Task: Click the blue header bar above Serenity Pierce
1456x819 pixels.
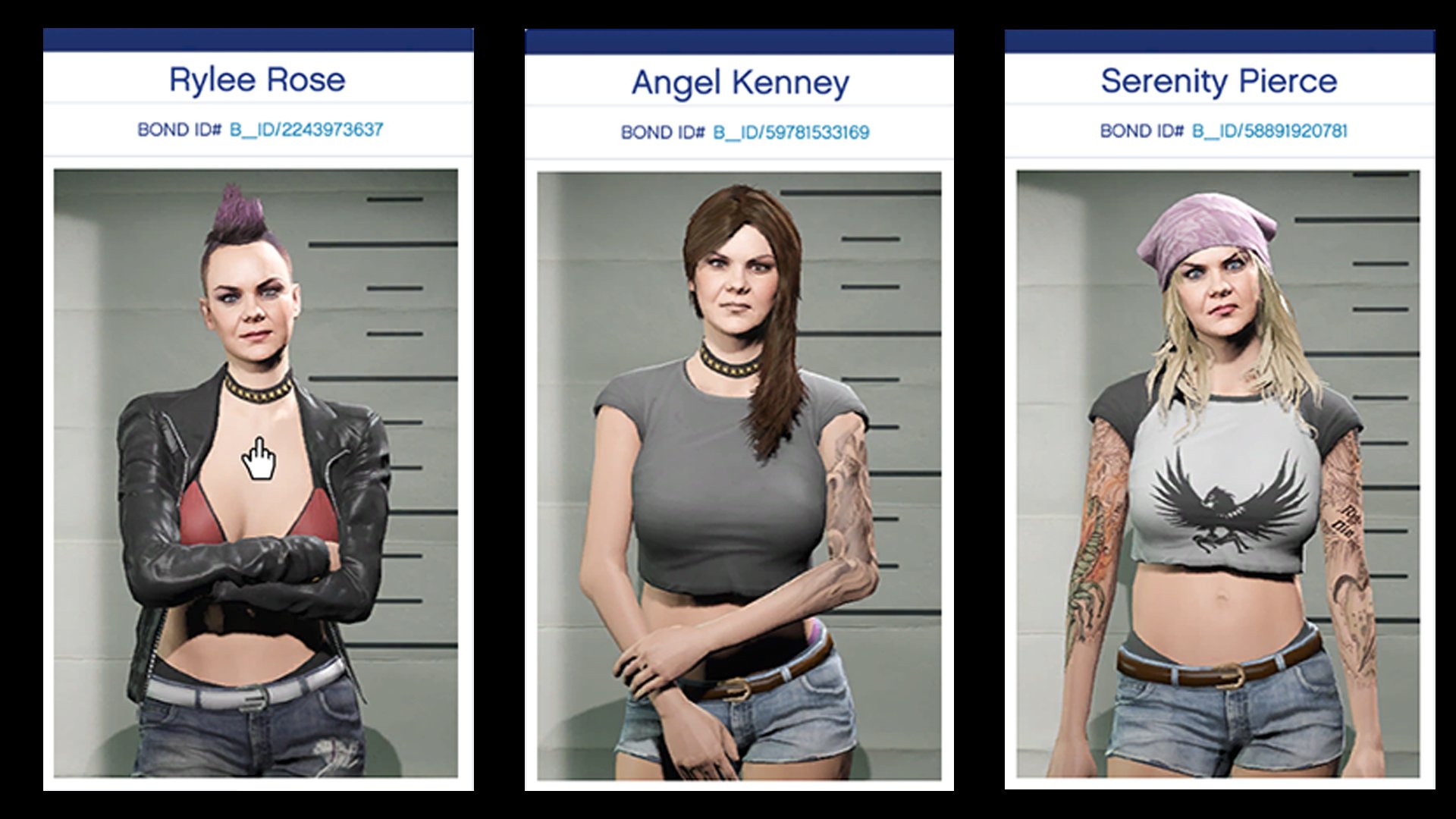Action: [1221, 35]
